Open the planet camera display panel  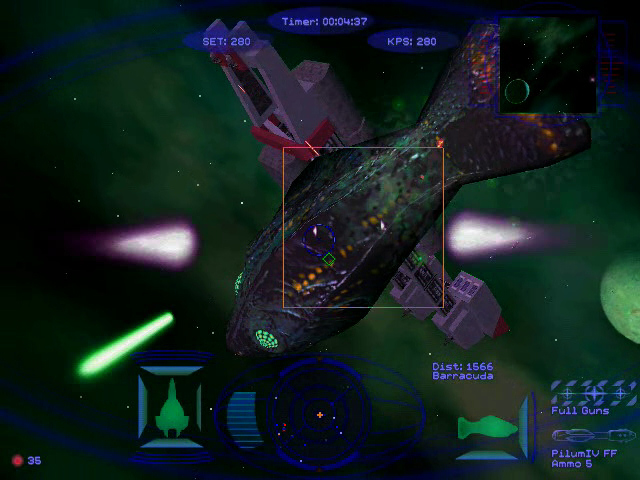click(x=547, y=64)
